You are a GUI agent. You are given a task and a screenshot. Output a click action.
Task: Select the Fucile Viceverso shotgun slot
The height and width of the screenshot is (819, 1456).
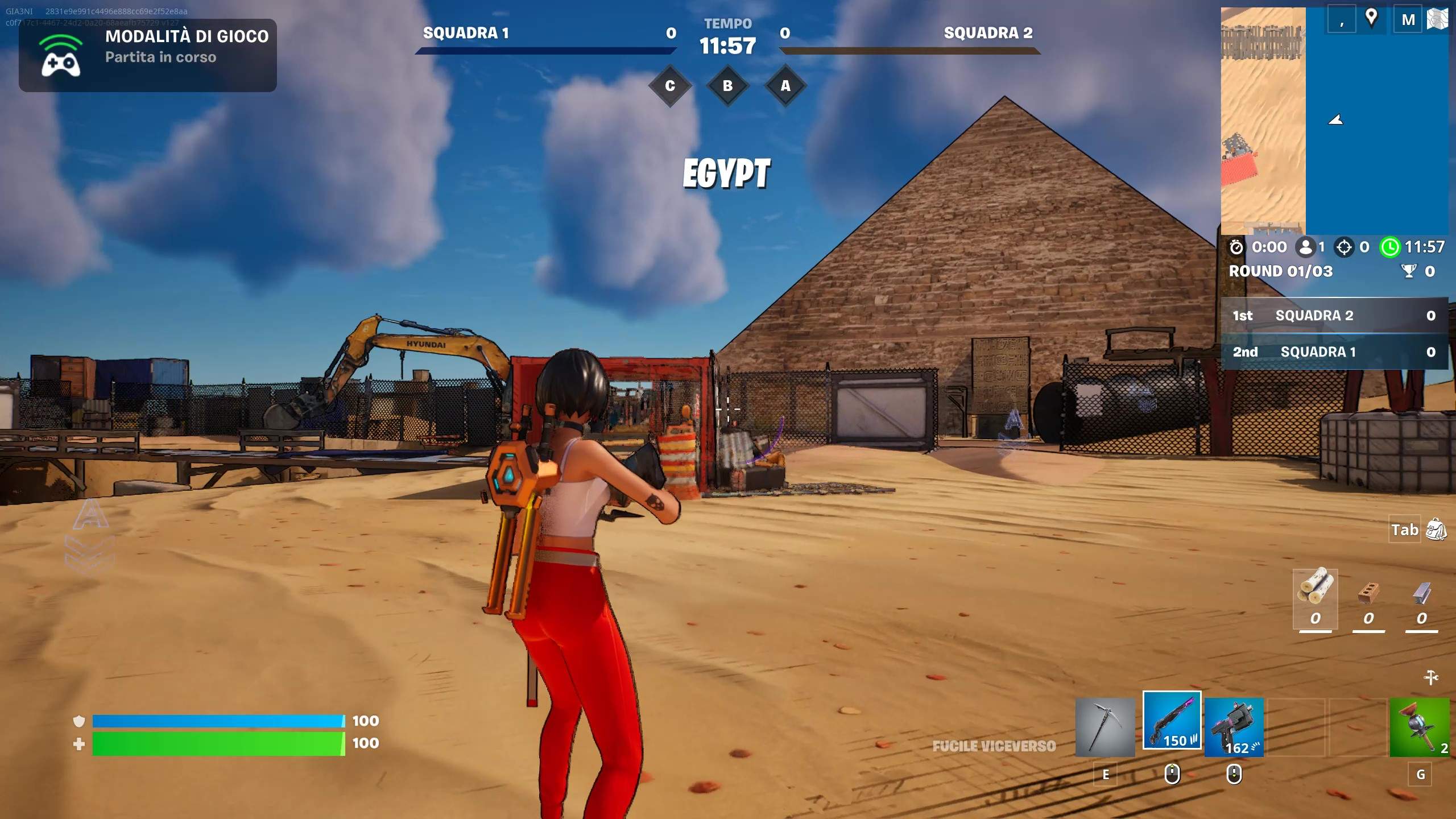point(1173,721)
